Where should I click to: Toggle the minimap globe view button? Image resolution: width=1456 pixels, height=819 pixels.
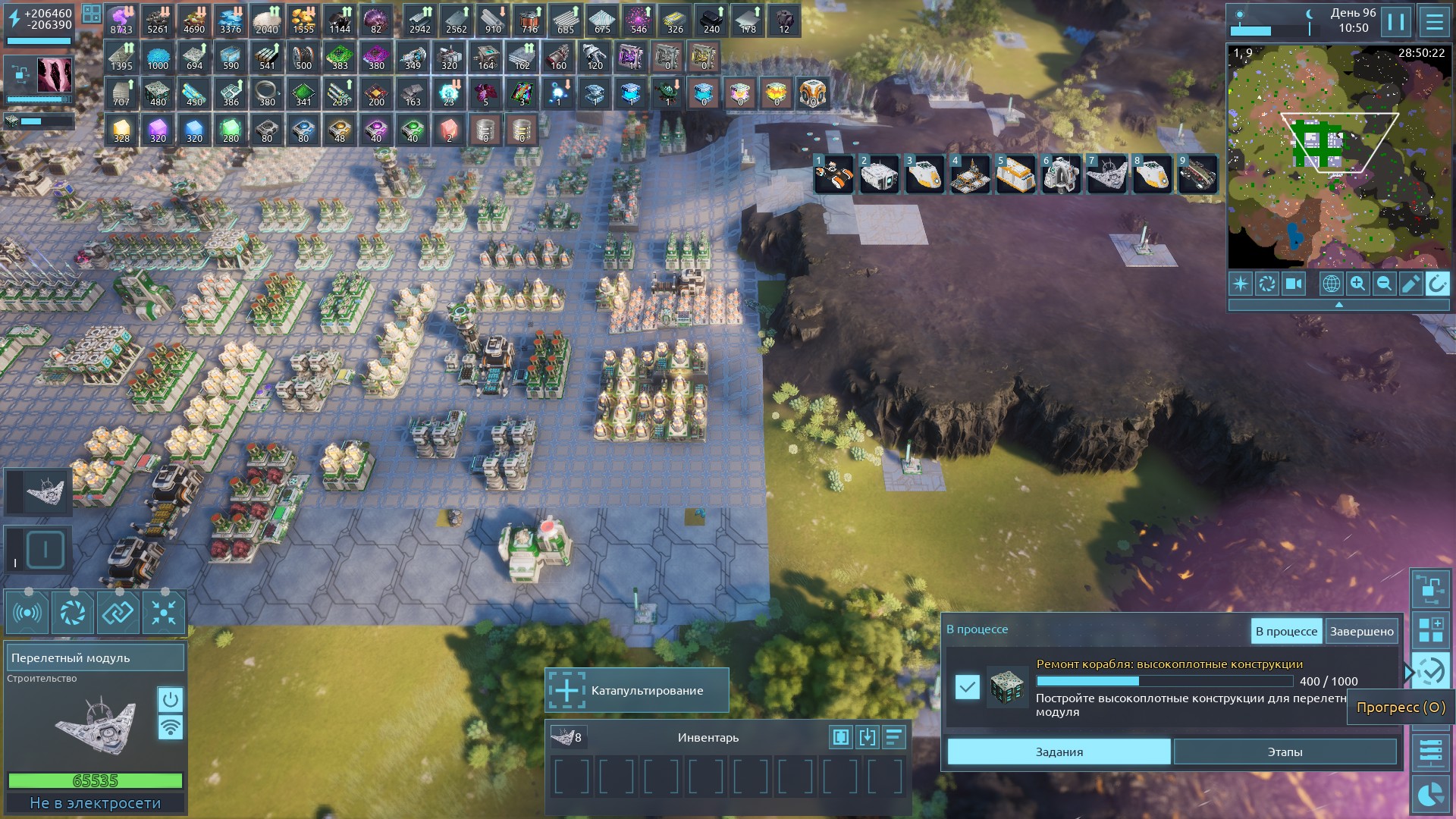(x=1331, y=284)
